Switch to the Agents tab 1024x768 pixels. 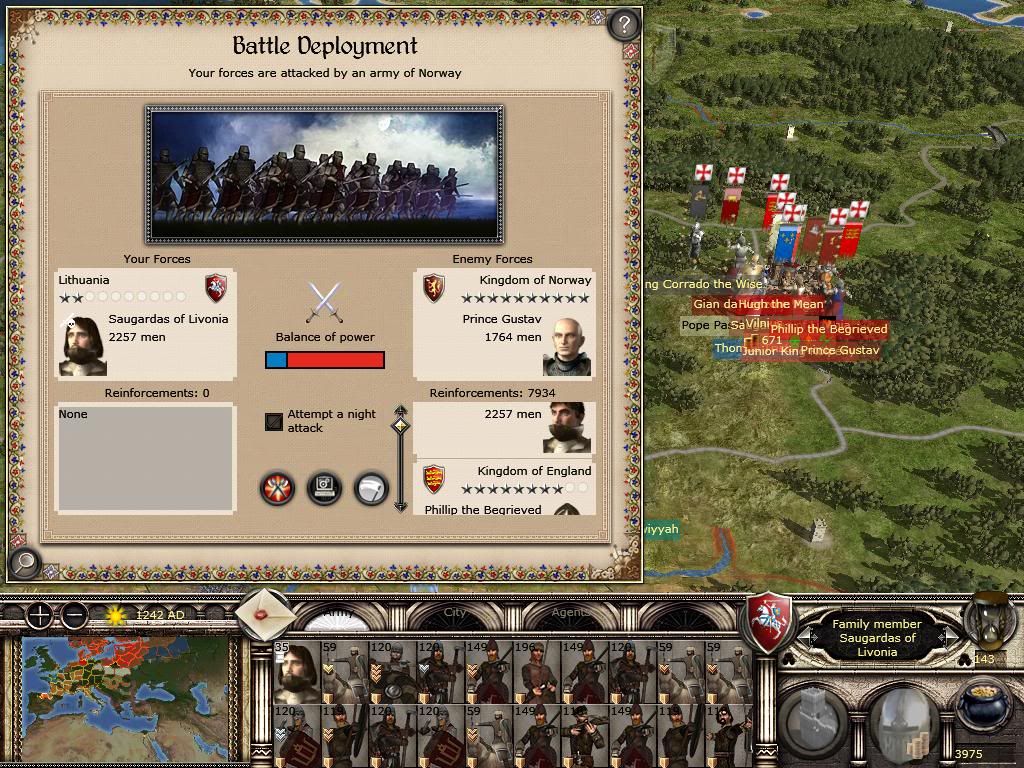570,613
